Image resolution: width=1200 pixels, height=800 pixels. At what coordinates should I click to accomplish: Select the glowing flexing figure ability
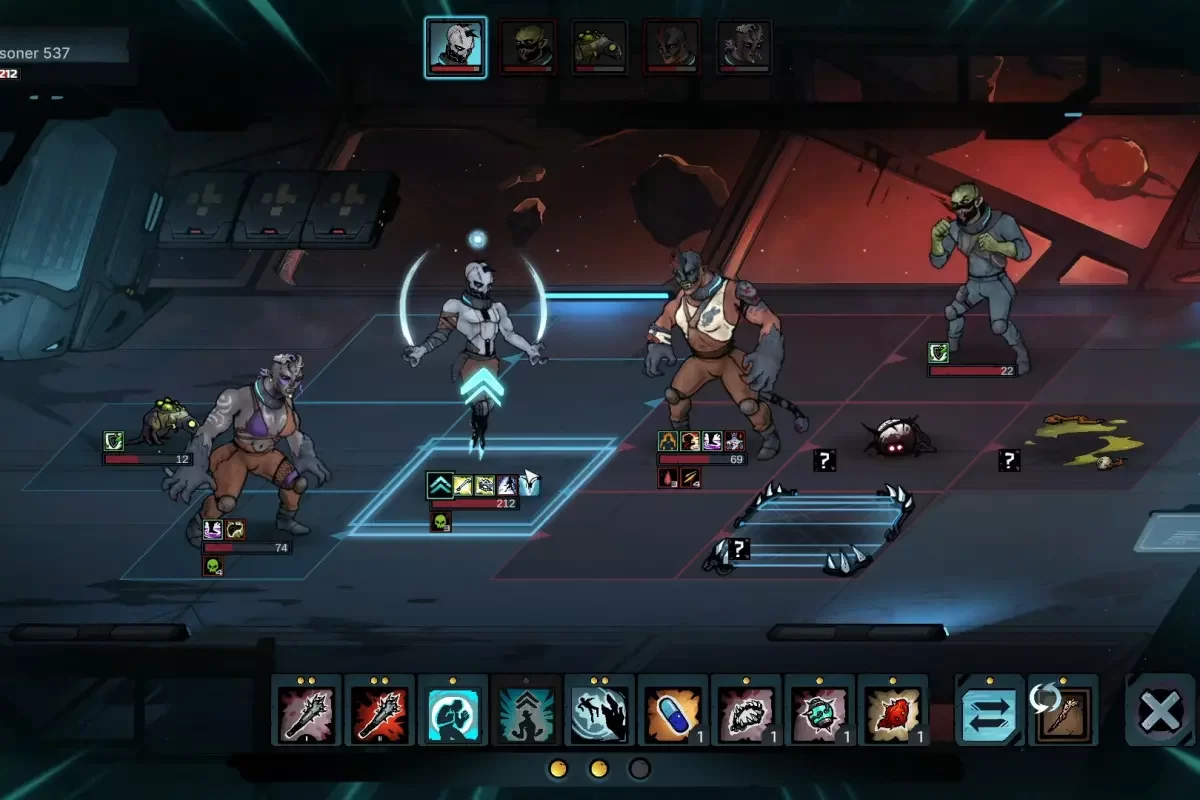point(453,710)
